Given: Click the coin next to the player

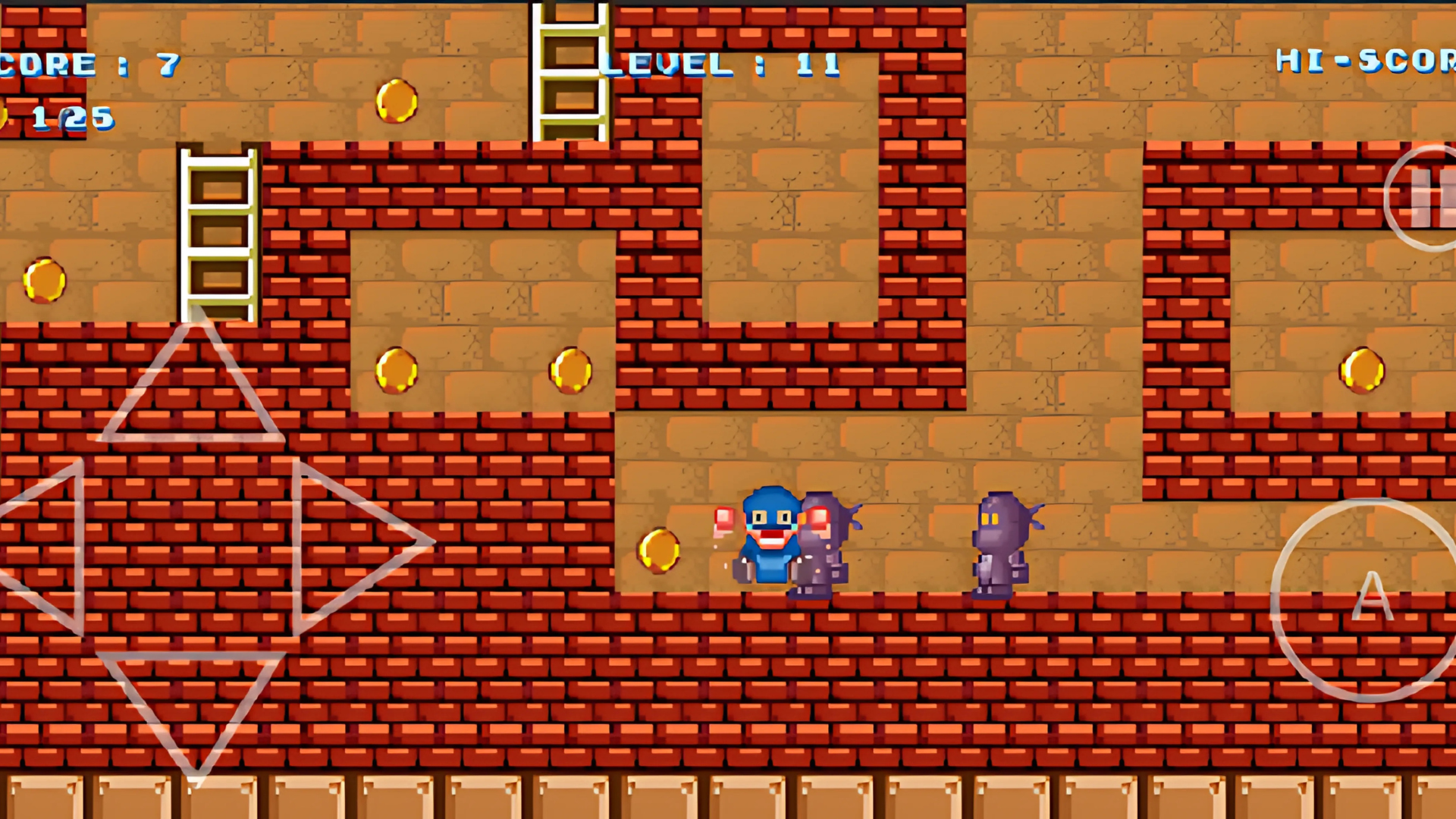Looking at the screenshot, I should pyautogui.click(x=660, y=550).
